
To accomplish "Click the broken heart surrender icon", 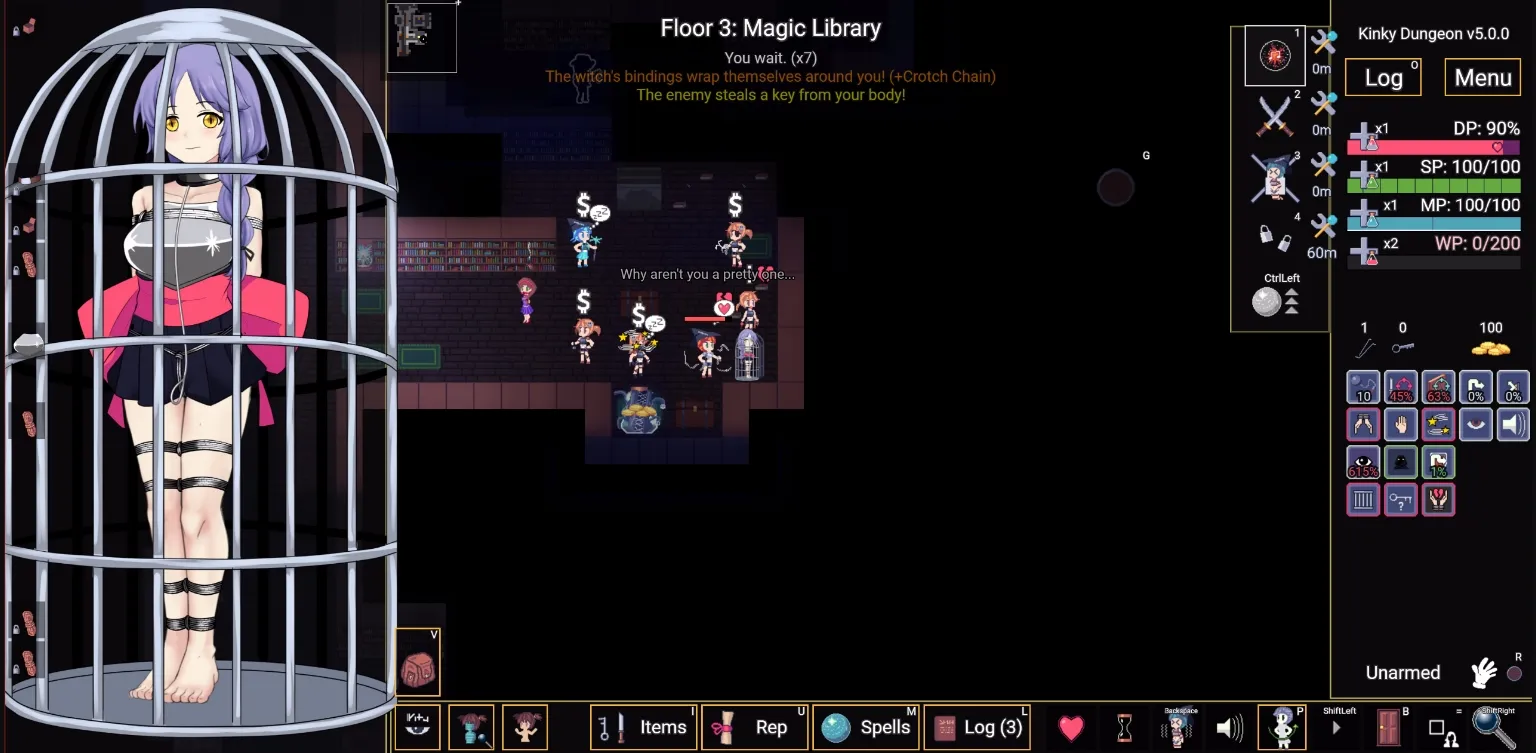I will pyautogui.click(x=1438, y=499).
